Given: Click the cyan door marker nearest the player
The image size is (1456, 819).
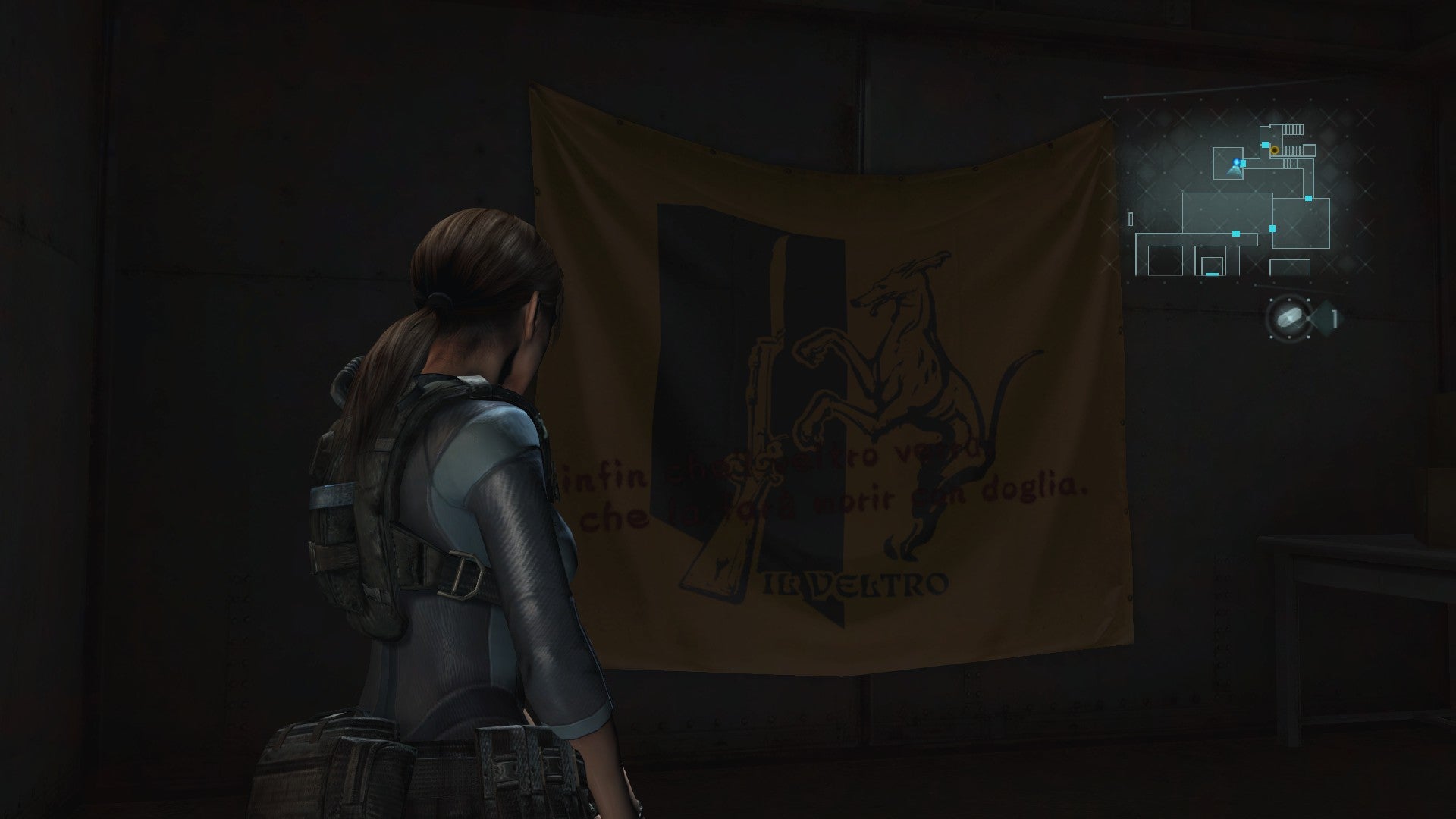Looking at the screenshot, I should tap(1244, 162).
